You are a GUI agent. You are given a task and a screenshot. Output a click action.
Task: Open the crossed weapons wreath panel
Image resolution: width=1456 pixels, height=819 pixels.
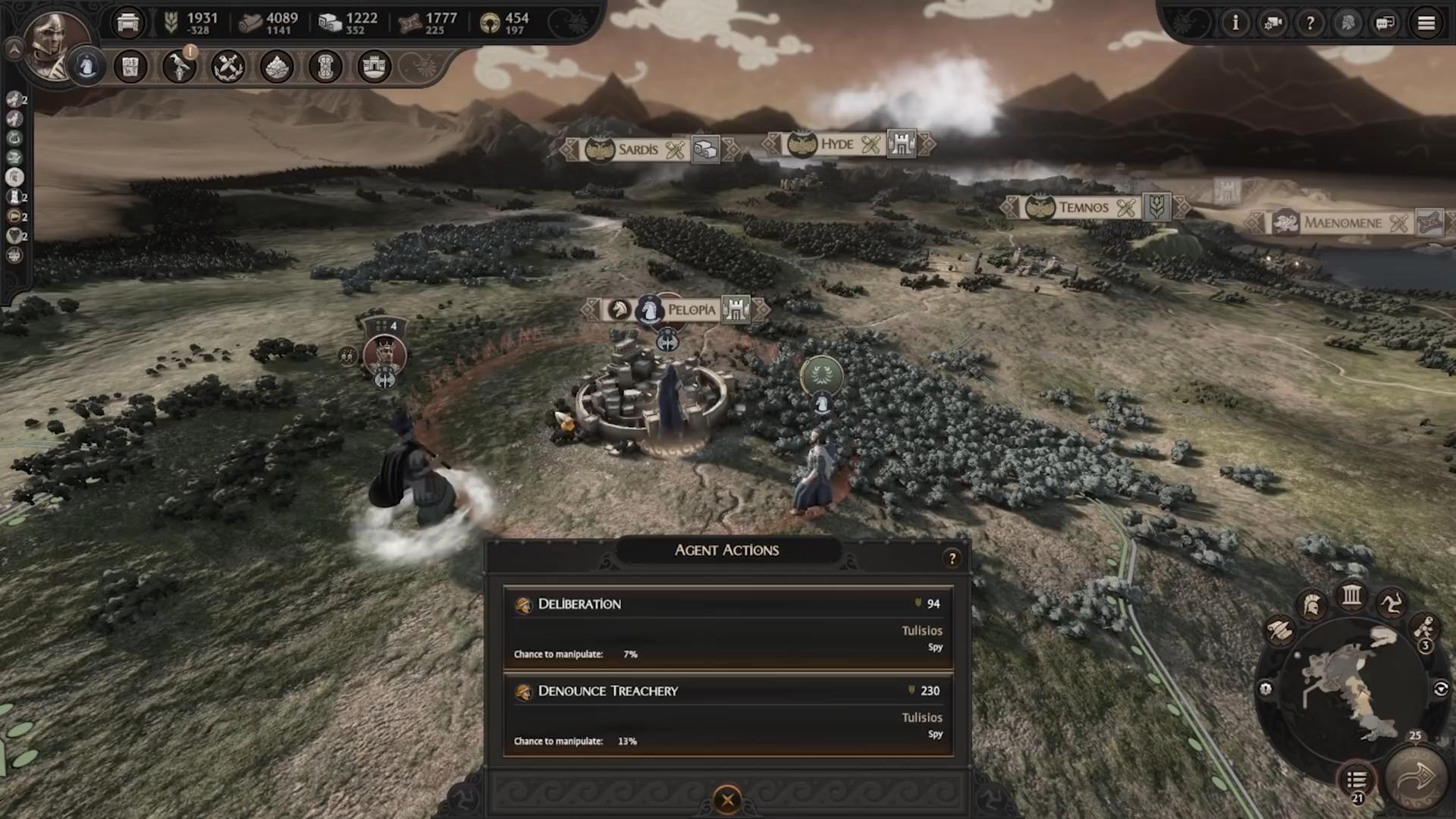(227, 67)
